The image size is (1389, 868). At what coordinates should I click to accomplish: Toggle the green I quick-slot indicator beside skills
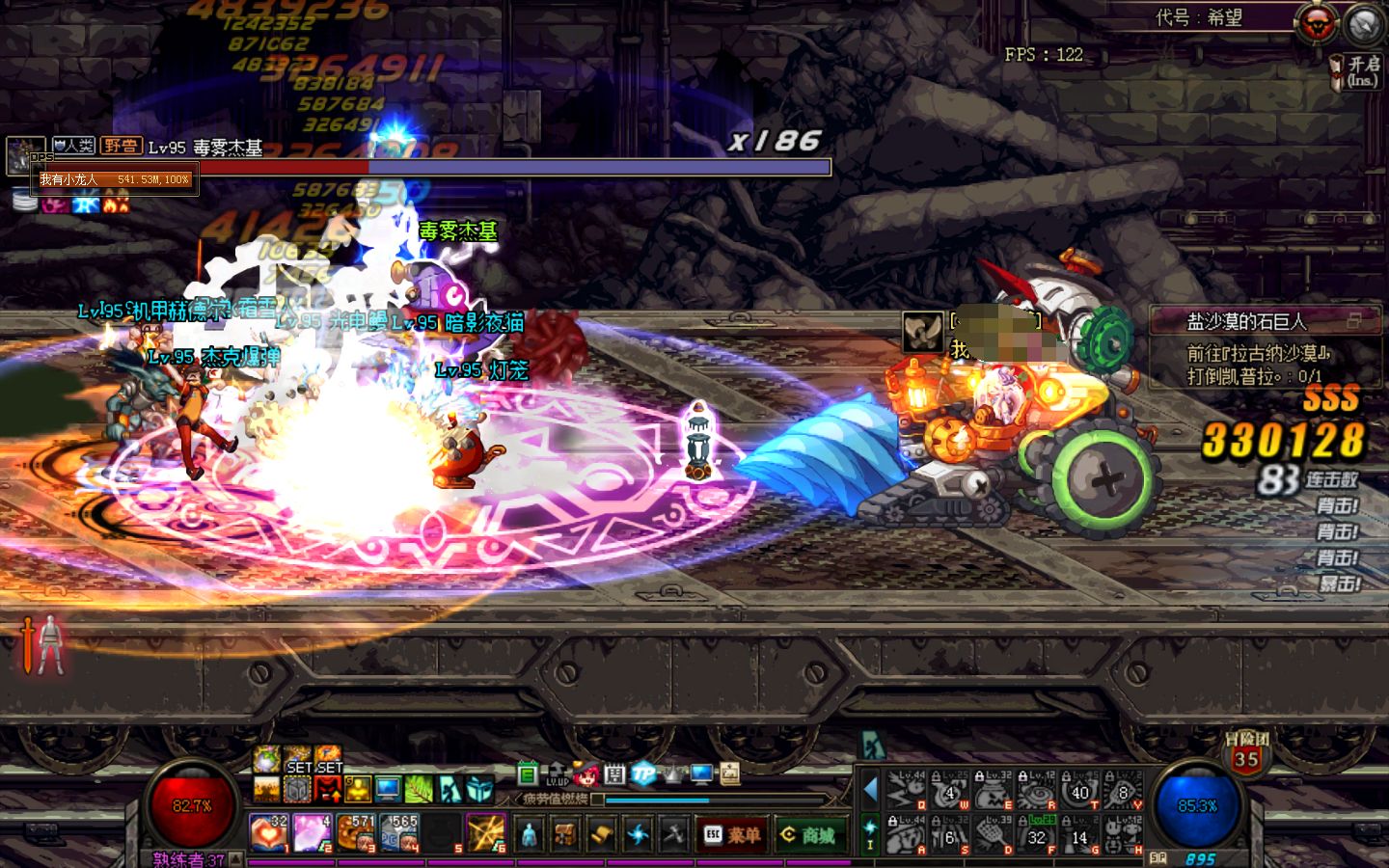(871, 831)
